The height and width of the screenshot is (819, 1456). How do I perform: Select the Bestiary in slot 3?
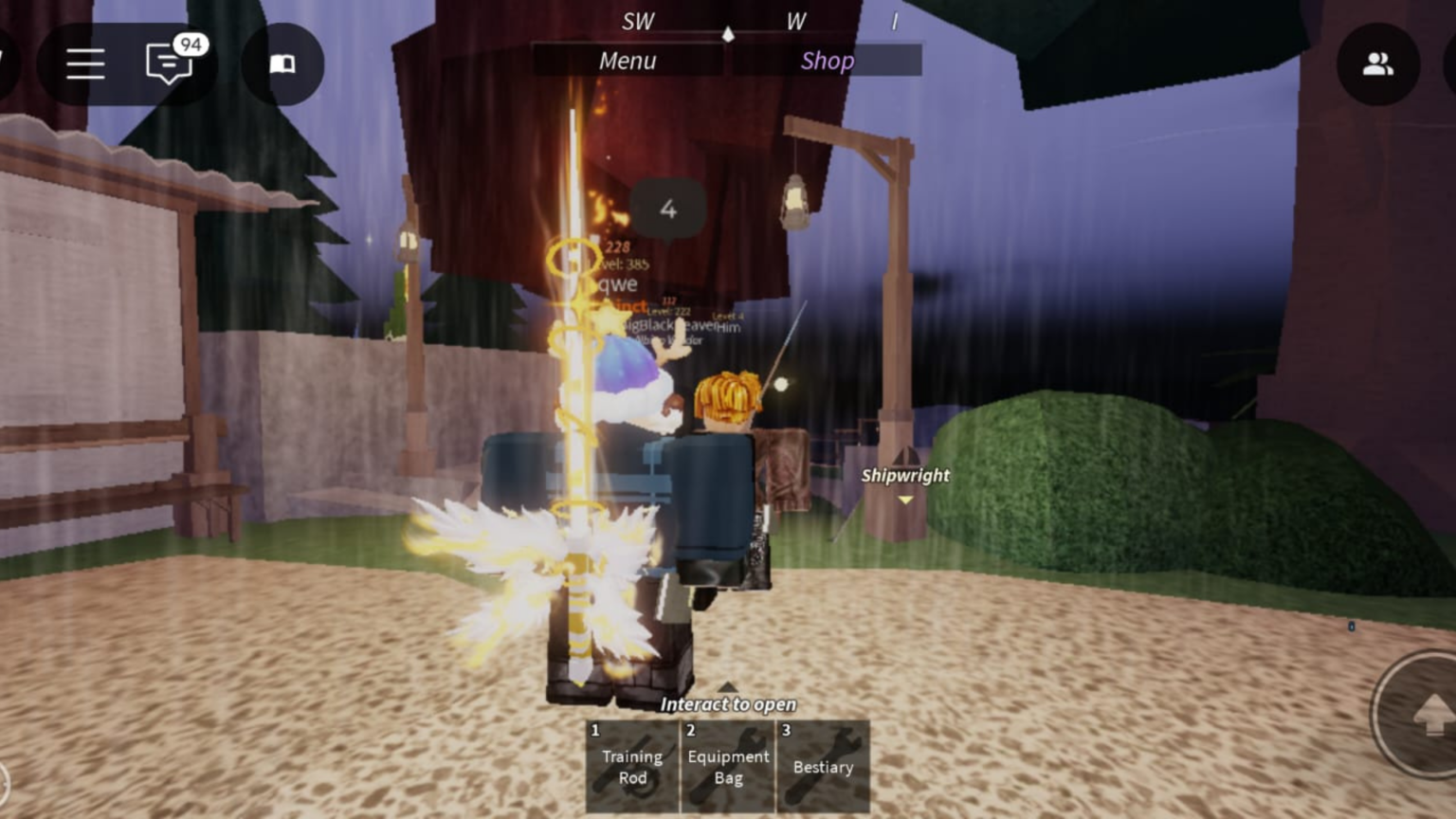(x=823, y=764)
